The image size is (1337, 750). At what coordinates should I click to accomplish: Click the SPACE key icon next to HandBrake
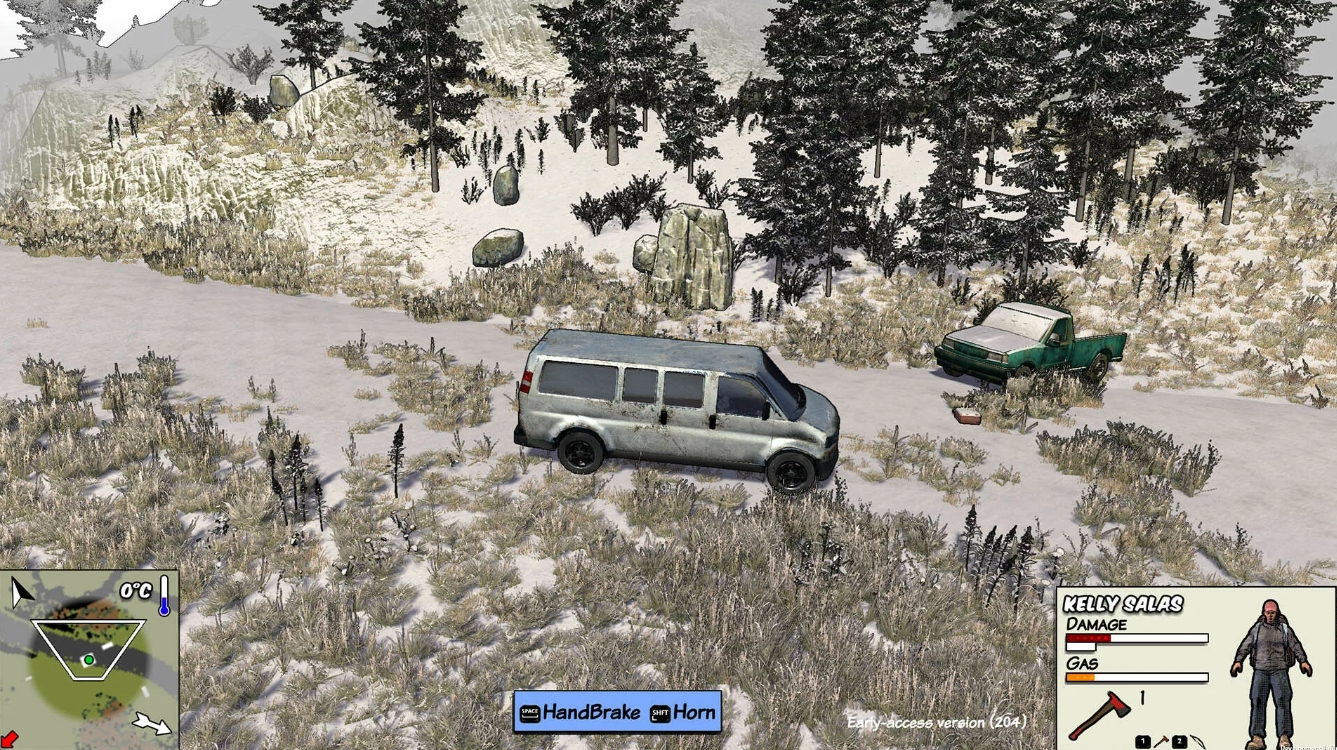point(528,712)
